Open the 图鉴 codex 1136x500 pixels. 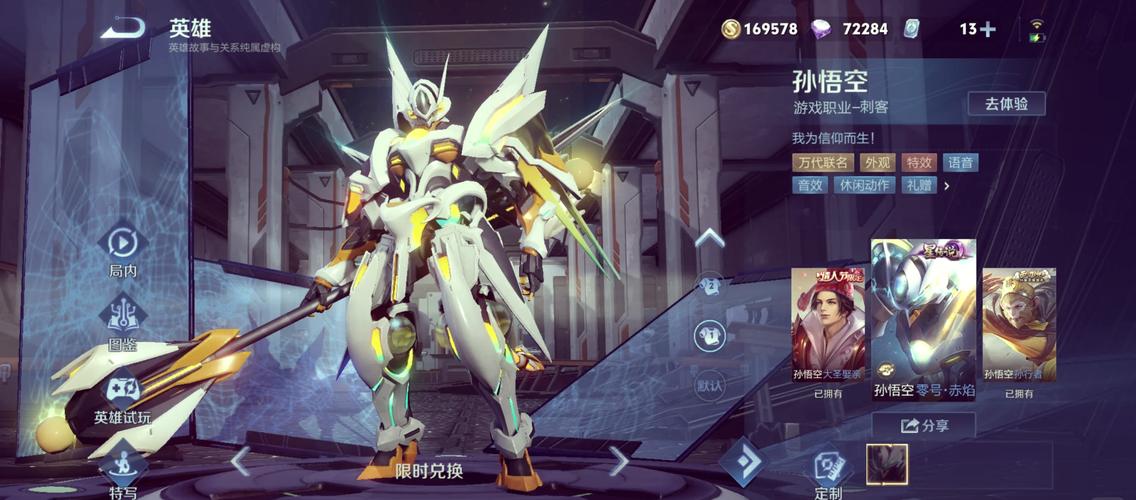(x=122, y=320)
